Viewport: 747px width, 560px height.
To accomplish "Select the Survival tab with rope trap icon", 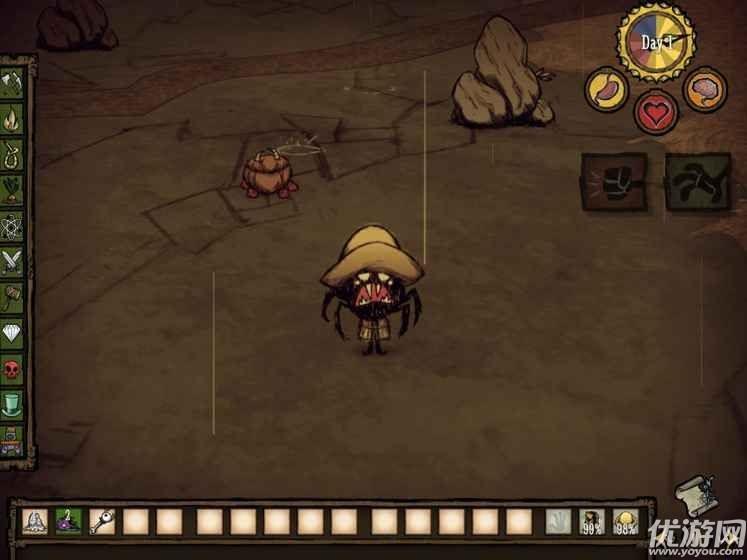I will [13, 155].
